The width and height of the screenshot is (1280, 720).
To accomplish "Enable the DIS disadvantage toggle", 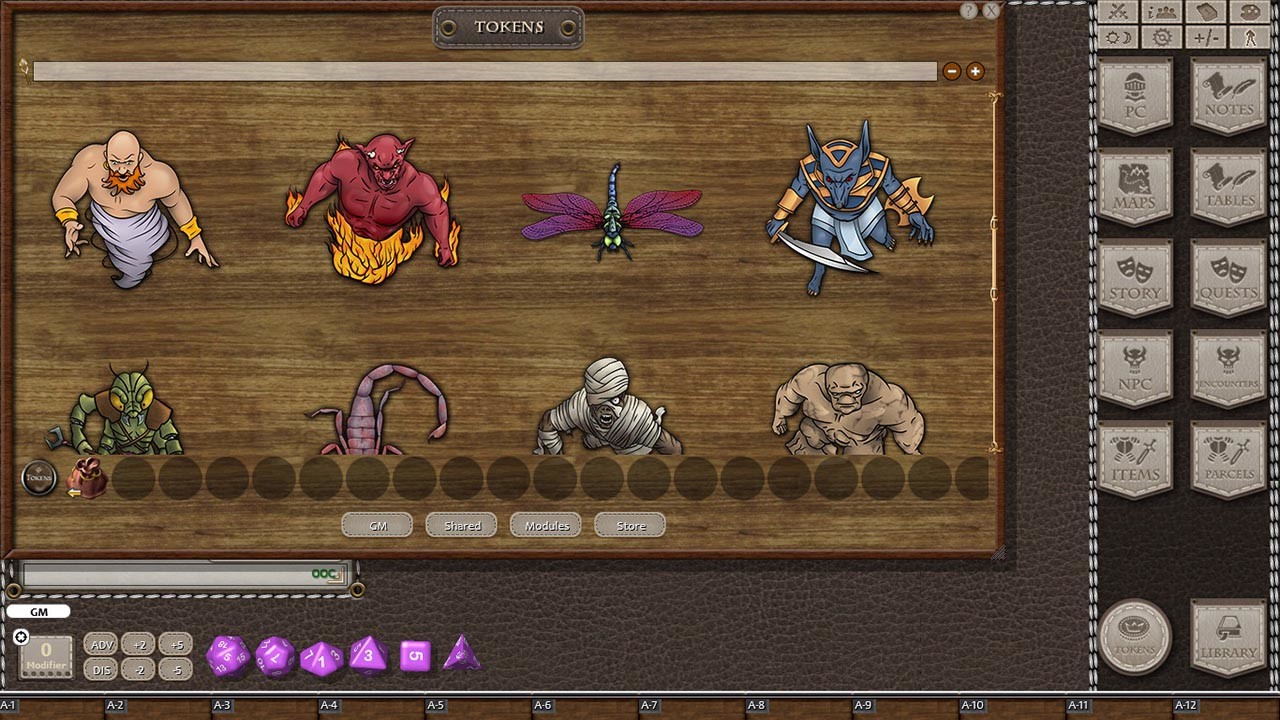I will [101, 670].
